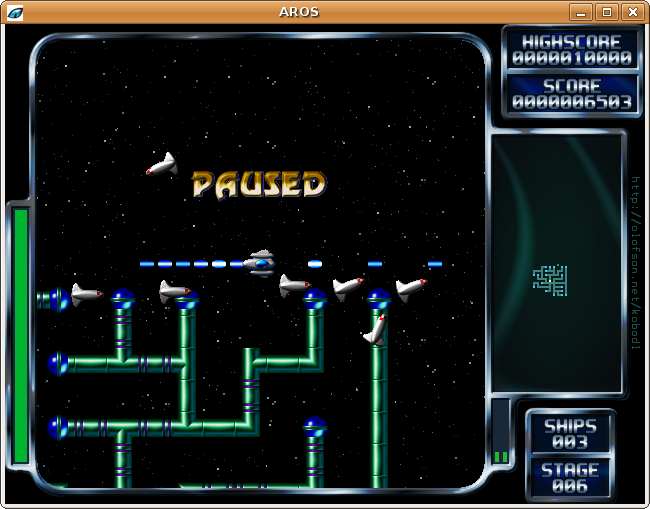The image size is (650, 509).
Task: Maximize the AROS window
Action: [606, 12]
